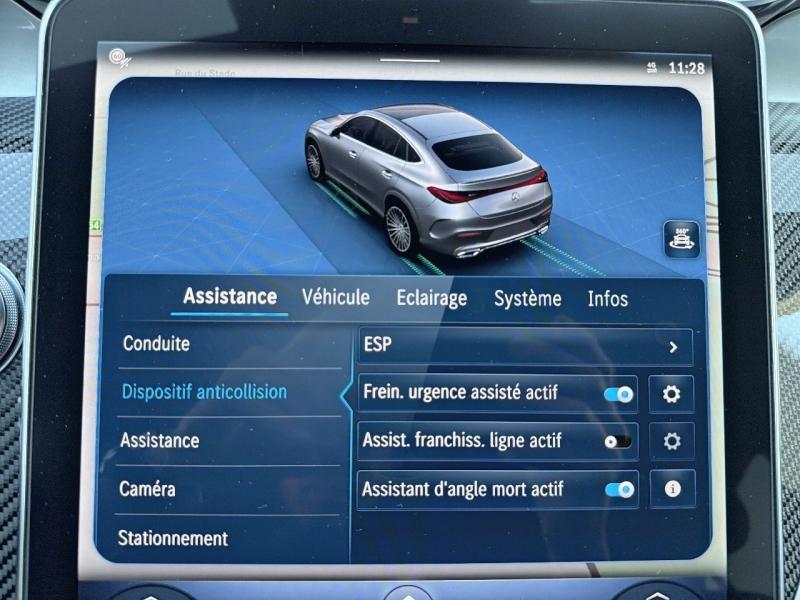Select the Eclairage tab

click(x=431, y=298)
